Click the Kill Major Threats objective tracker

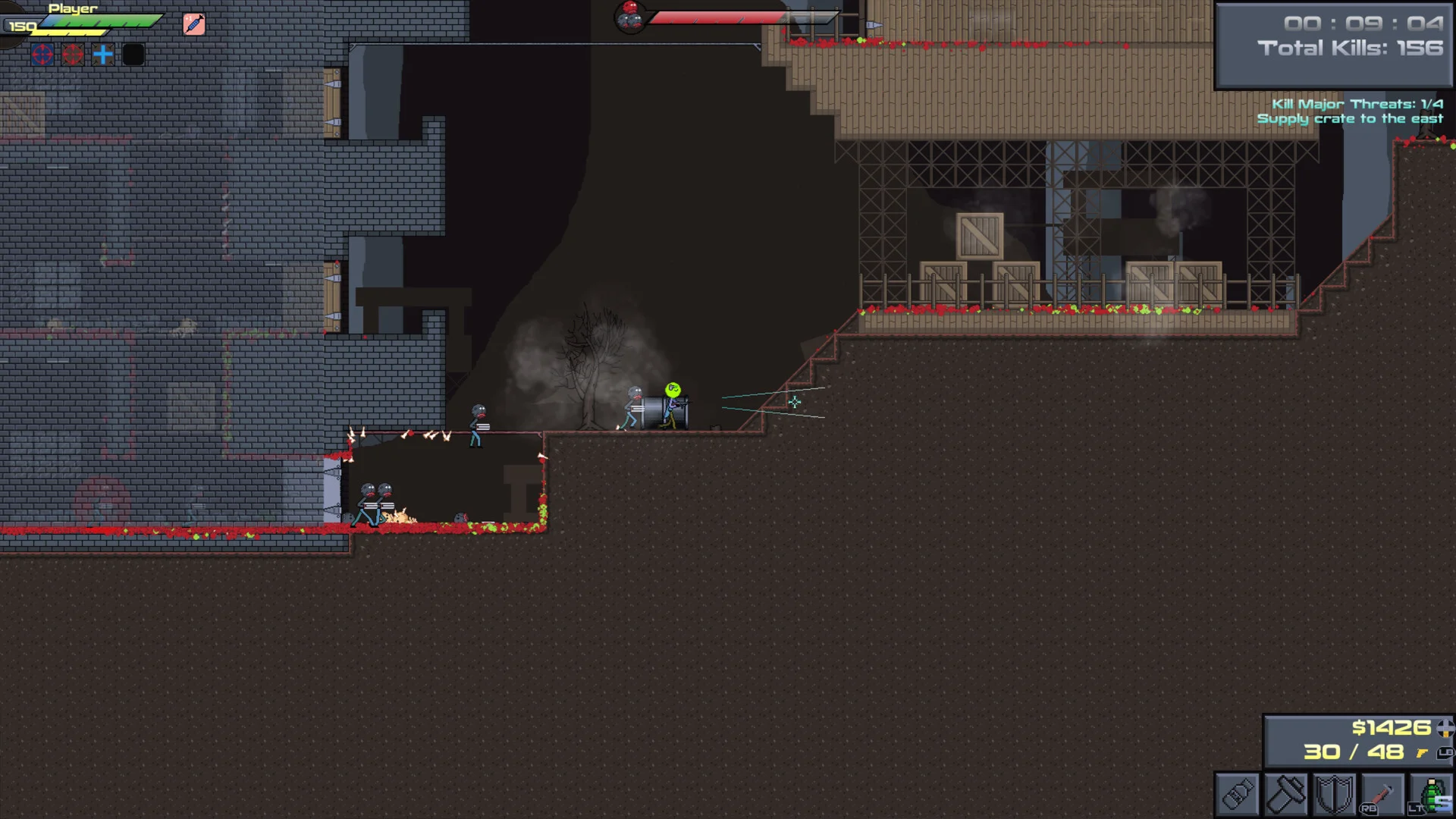pyautogui.click(x=1357, y=104)
